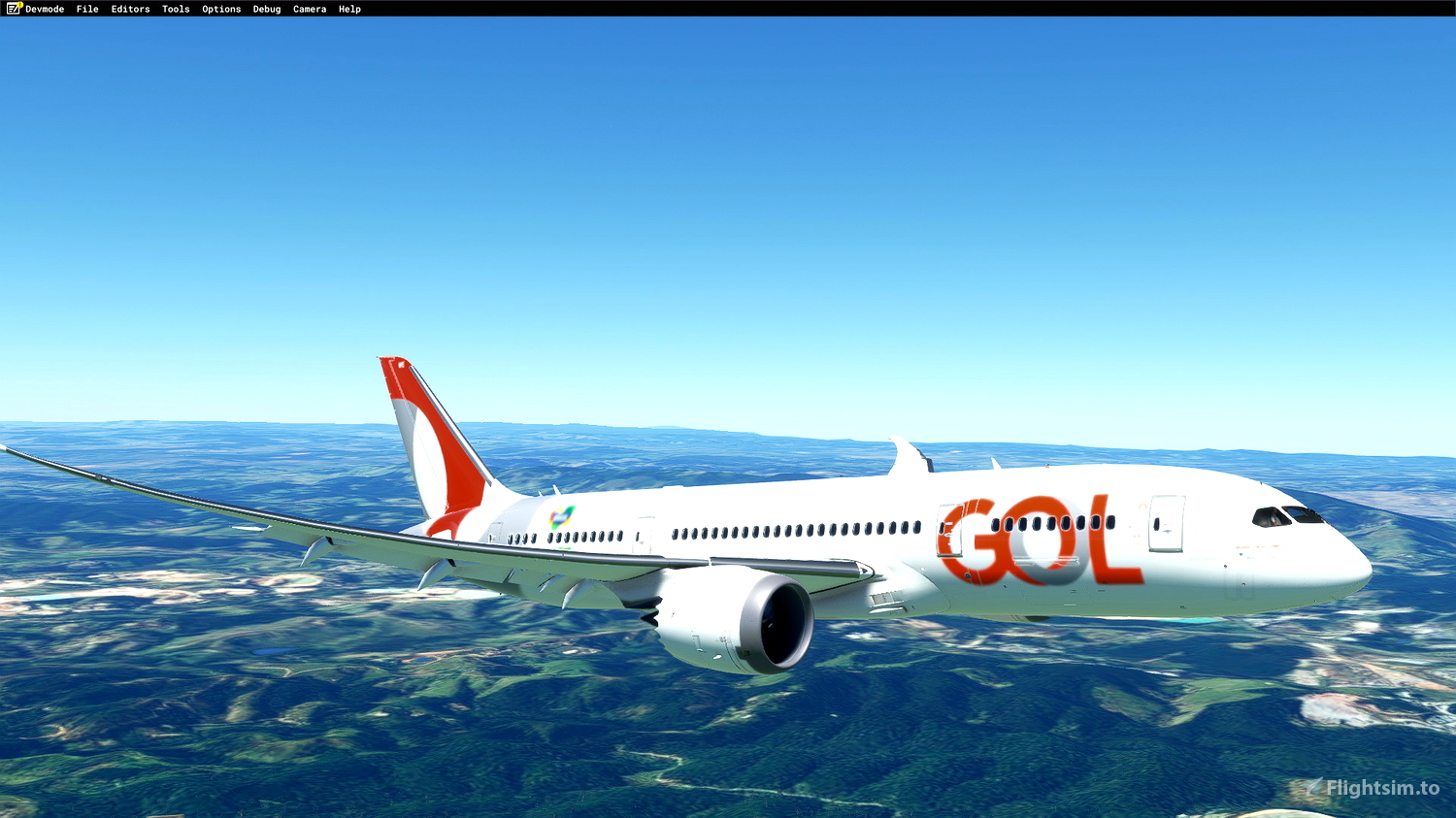Click the GOL logo on the fuselage
Image resolution: width=1456 pixels, height=818 pixels.
tap(1039, 539)
